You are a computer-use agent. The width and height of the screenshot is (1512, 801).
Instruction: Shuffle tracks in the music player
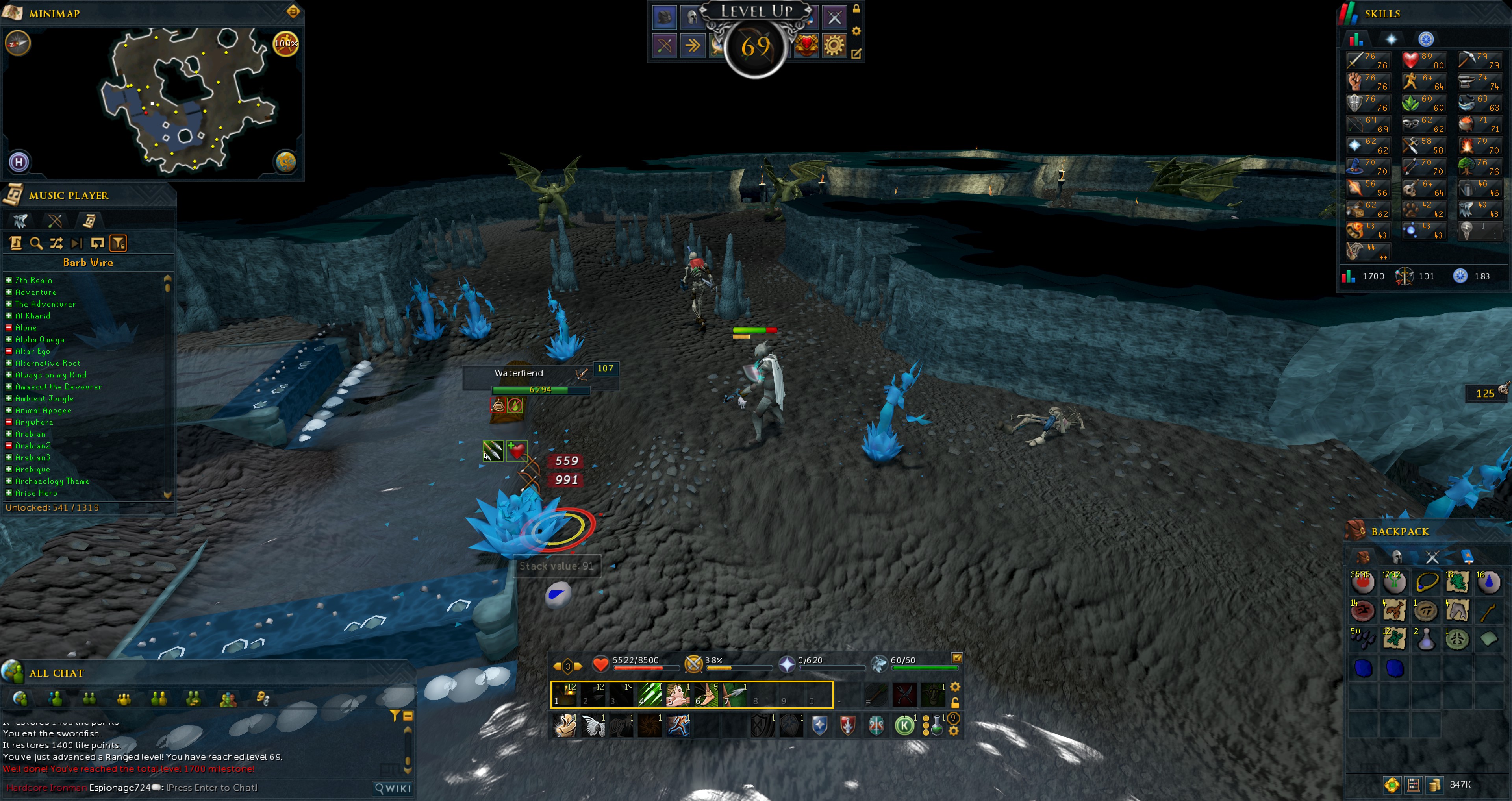pyautogui.click(x=56, y=243)
